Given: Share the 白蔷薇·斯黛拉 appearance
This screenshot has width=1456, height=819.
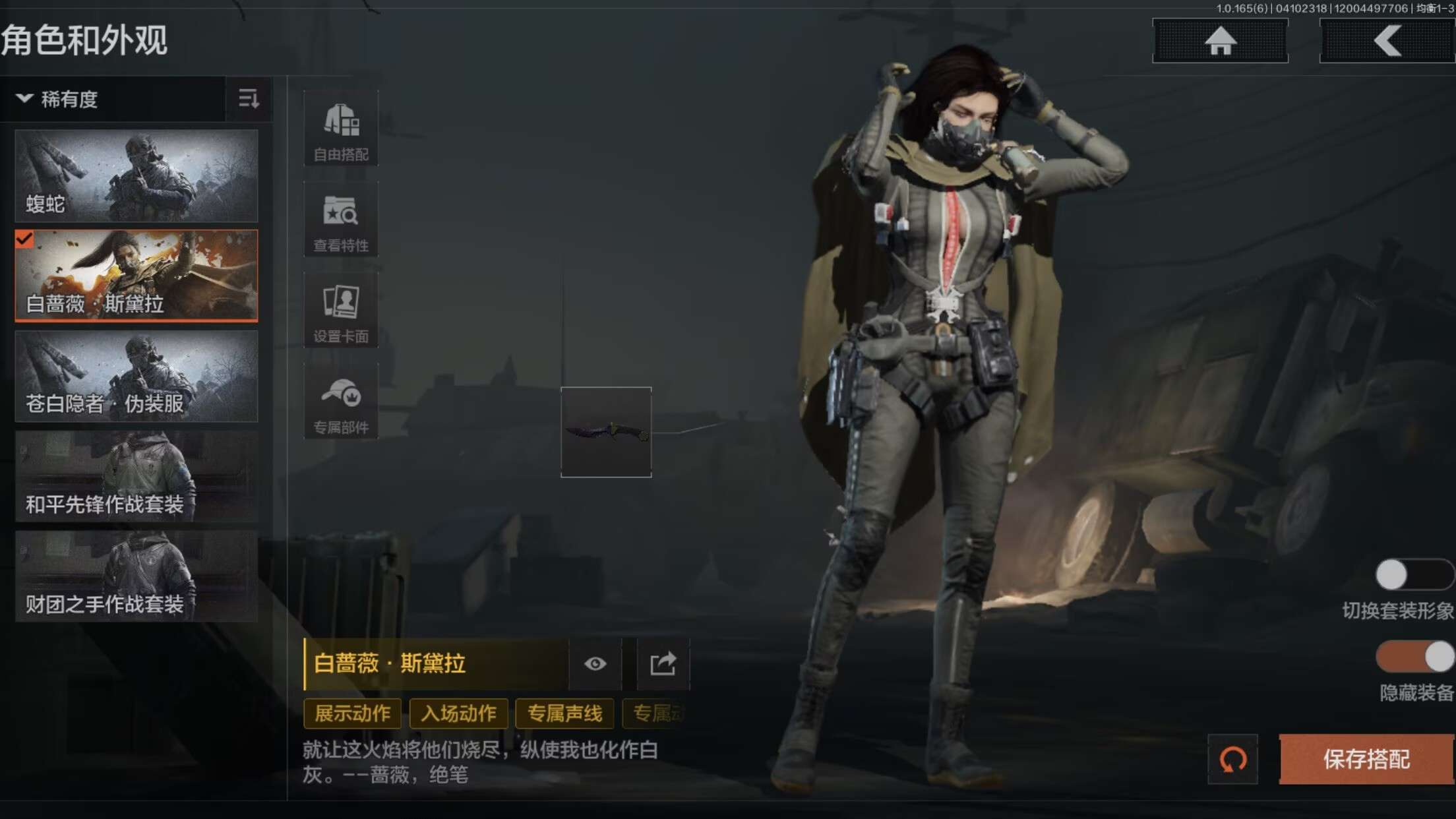Looking at the screenshot, I should click(663, 664).
